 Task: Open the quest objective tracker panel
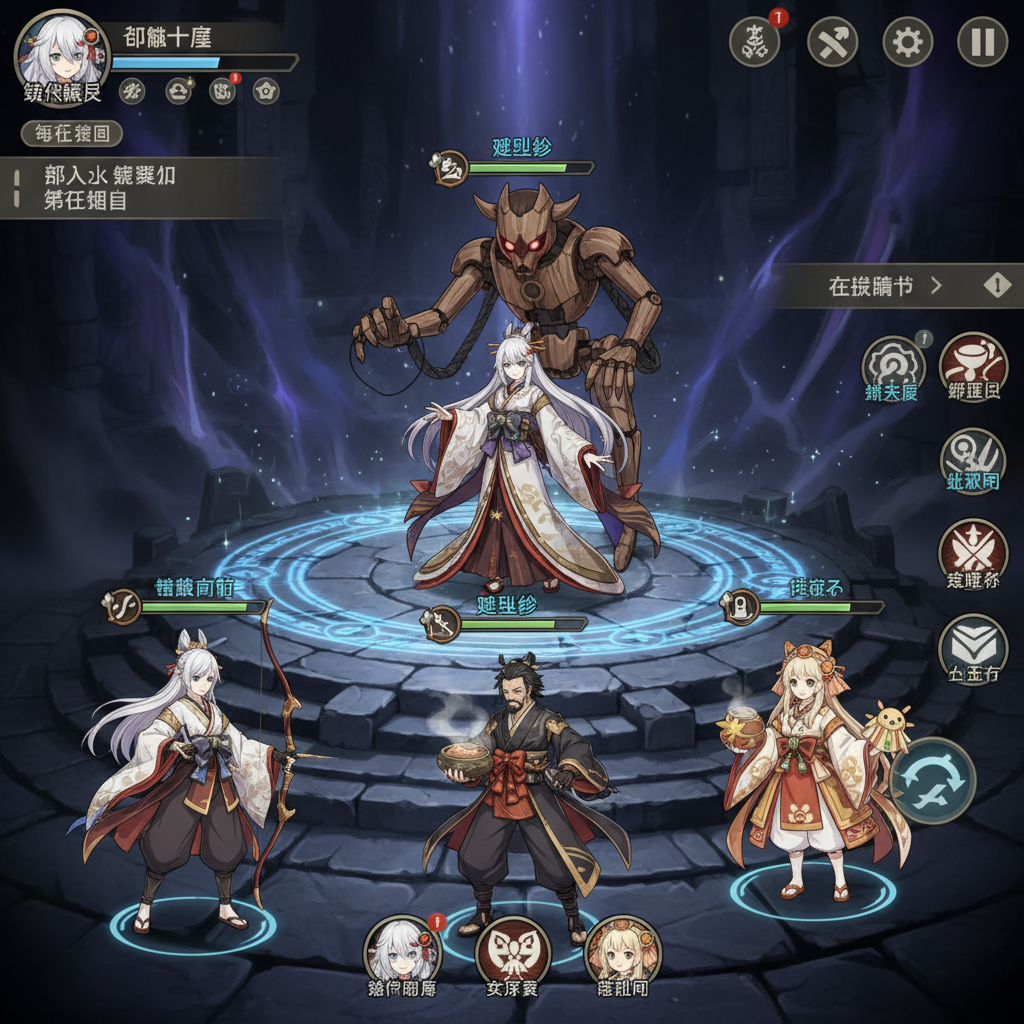click(x=140, y=187)
